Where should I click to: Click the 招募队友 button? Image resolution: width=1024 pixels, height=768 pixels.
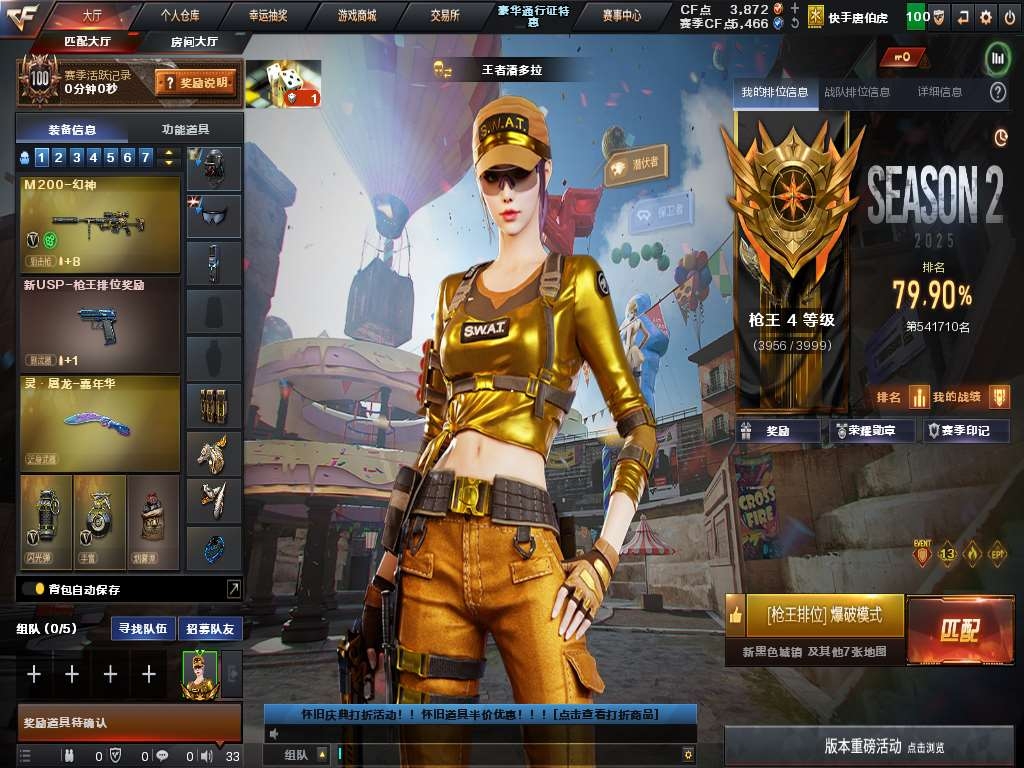210,629
